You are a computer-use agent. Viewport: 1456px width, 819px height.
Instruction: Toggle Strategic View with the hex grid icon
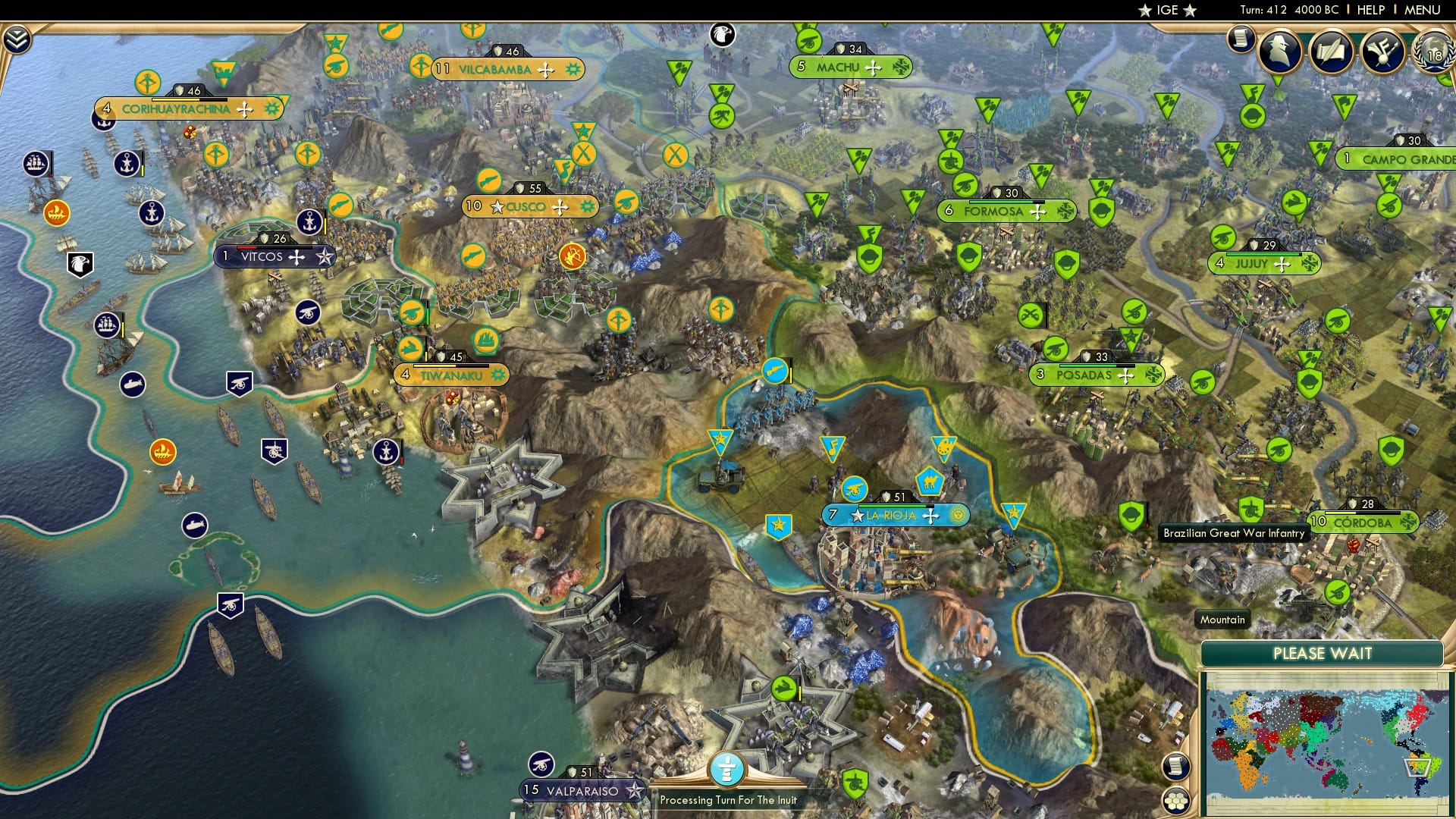[x=1175, y=802]
